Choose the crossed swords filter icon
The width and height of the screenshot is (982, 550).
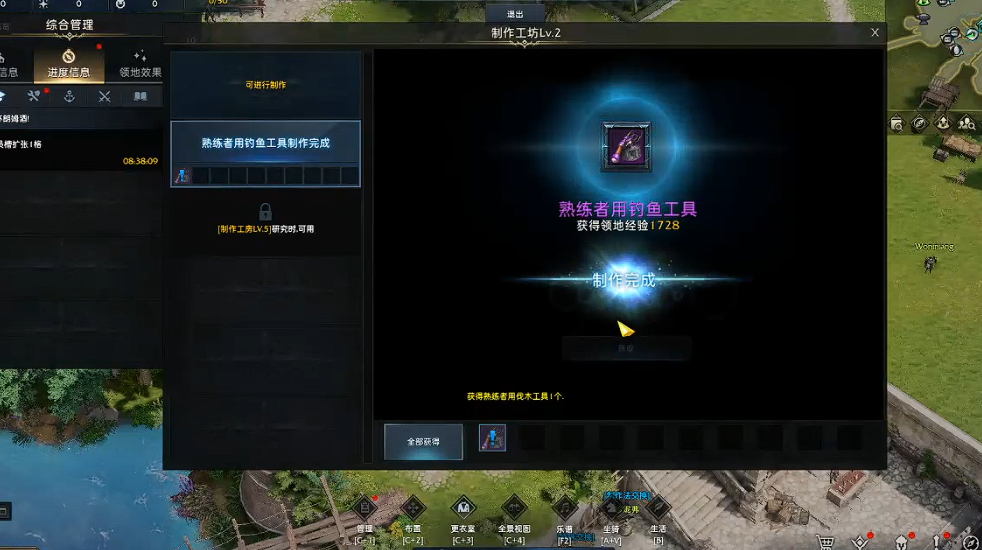[104, 97]
